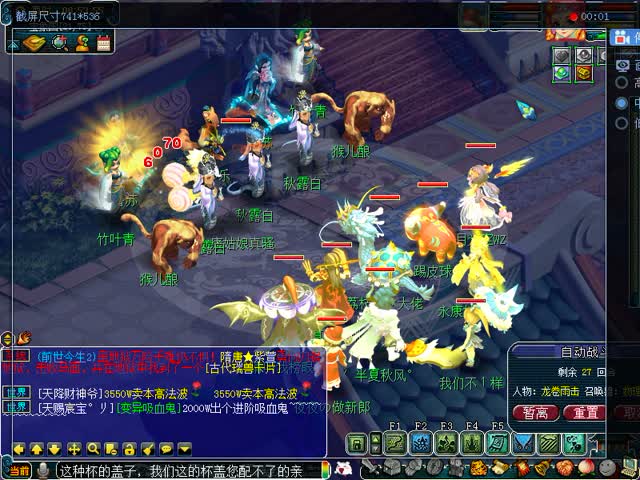The height and width of the screenshot is (480, 640).
Task: Toggle the padlock icon beside the skill bar
Action: coord(356,443)
